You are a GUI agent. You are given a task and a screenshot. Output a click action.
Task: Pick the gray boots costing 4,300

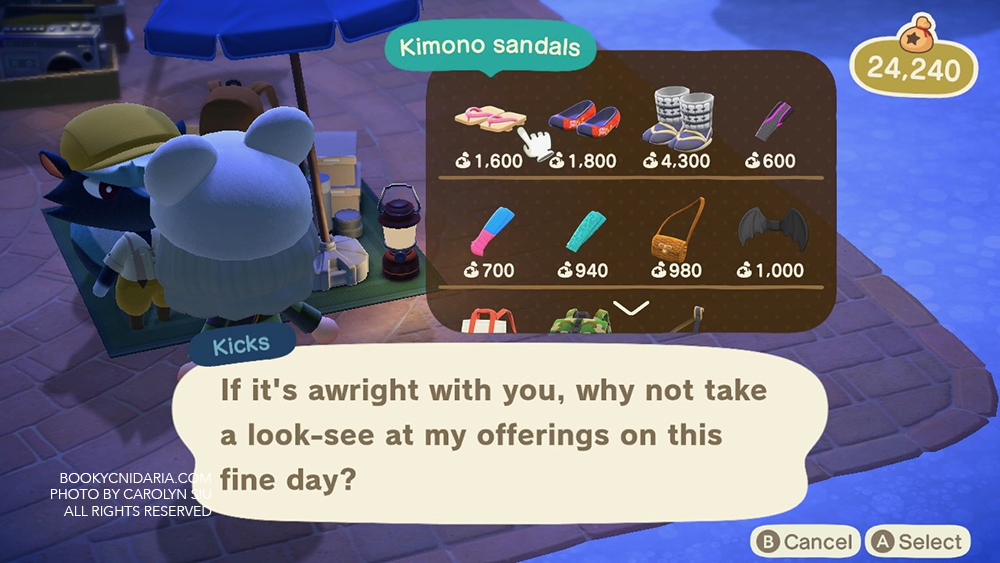click(x=677, y=118)
